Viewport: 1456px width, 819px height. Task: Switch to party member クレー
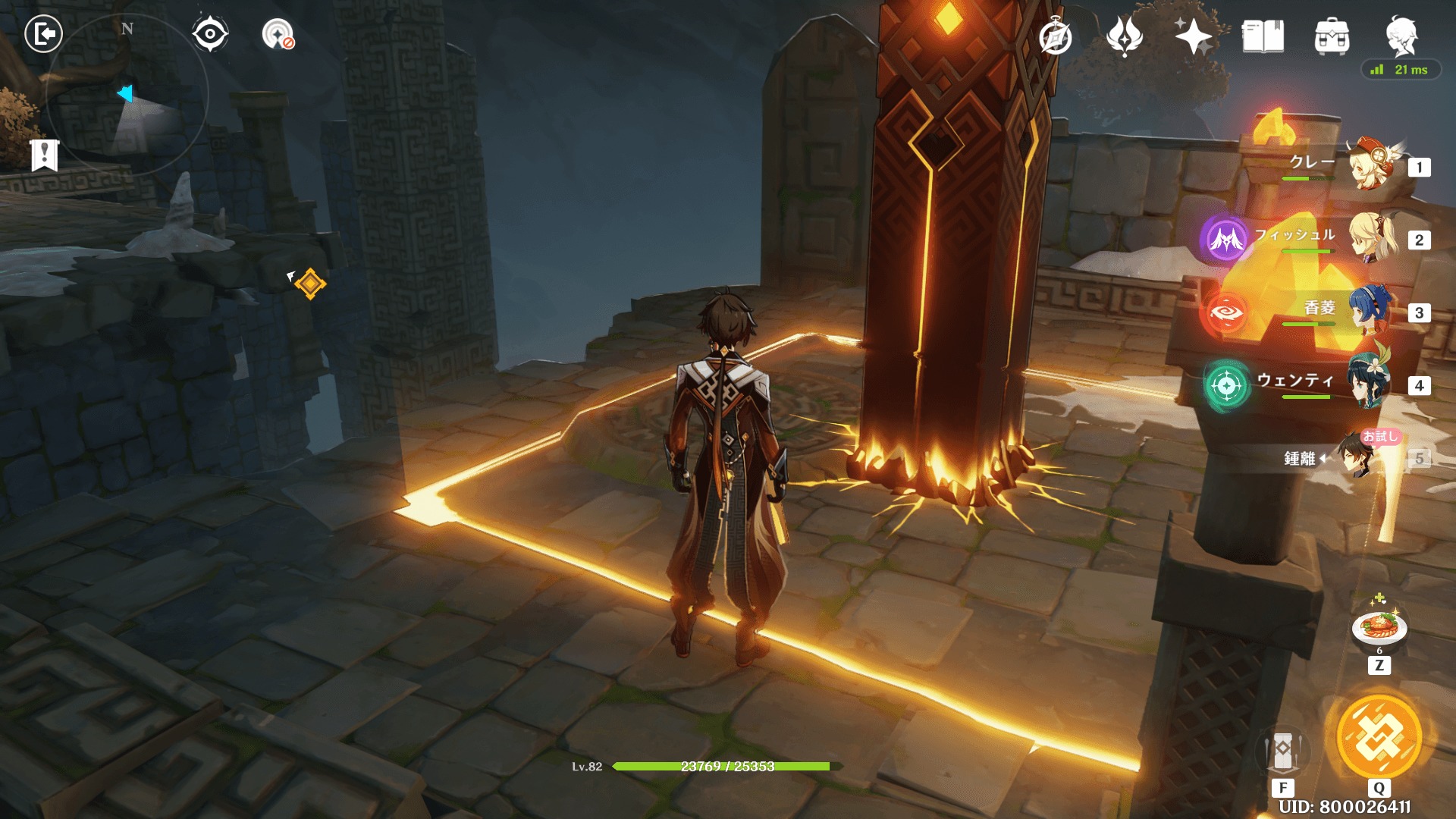tap(1370, 165)
